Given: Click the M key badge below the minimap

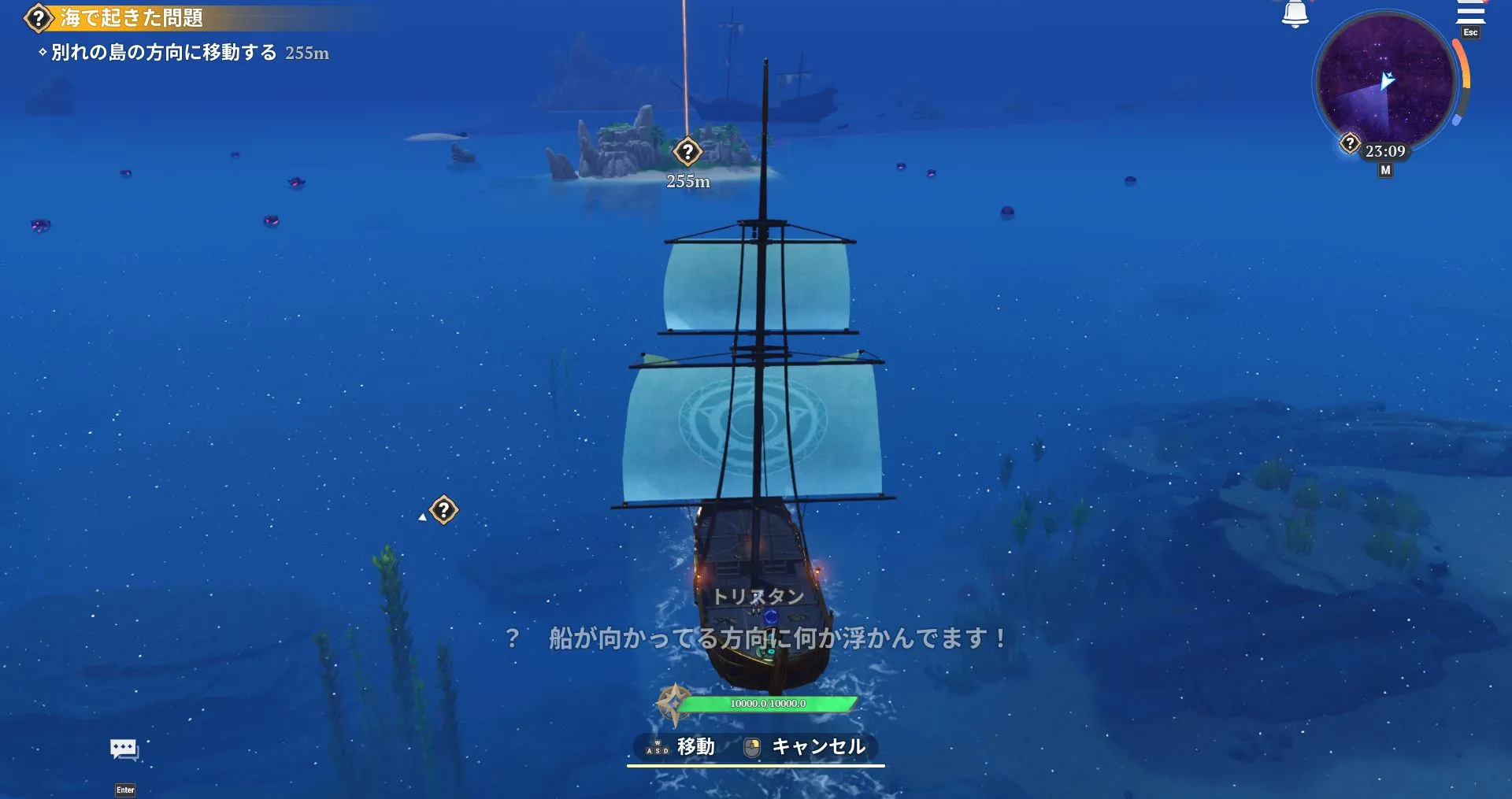Looking at the screenshot, I should 1385,168.
